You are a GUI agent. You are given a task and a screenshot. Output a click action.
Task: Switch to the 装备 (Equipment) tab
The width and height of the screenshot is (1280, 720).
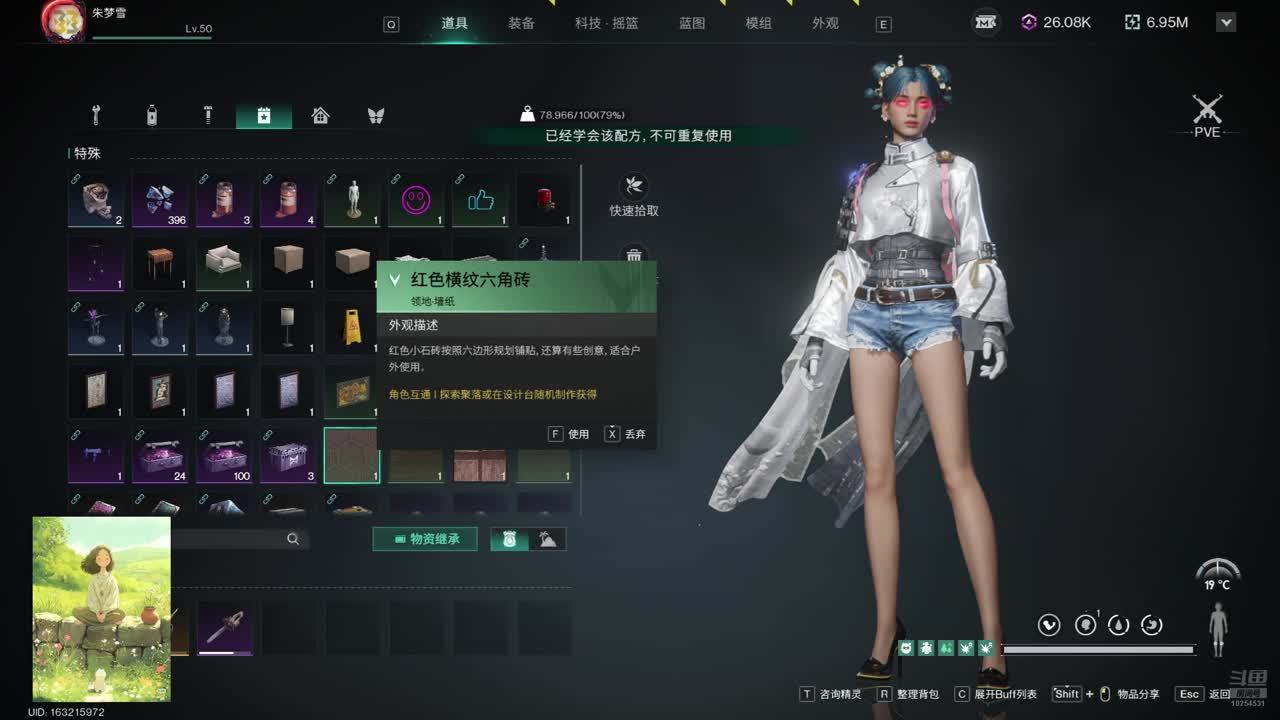pyautogui.click(x=521, y=23)
